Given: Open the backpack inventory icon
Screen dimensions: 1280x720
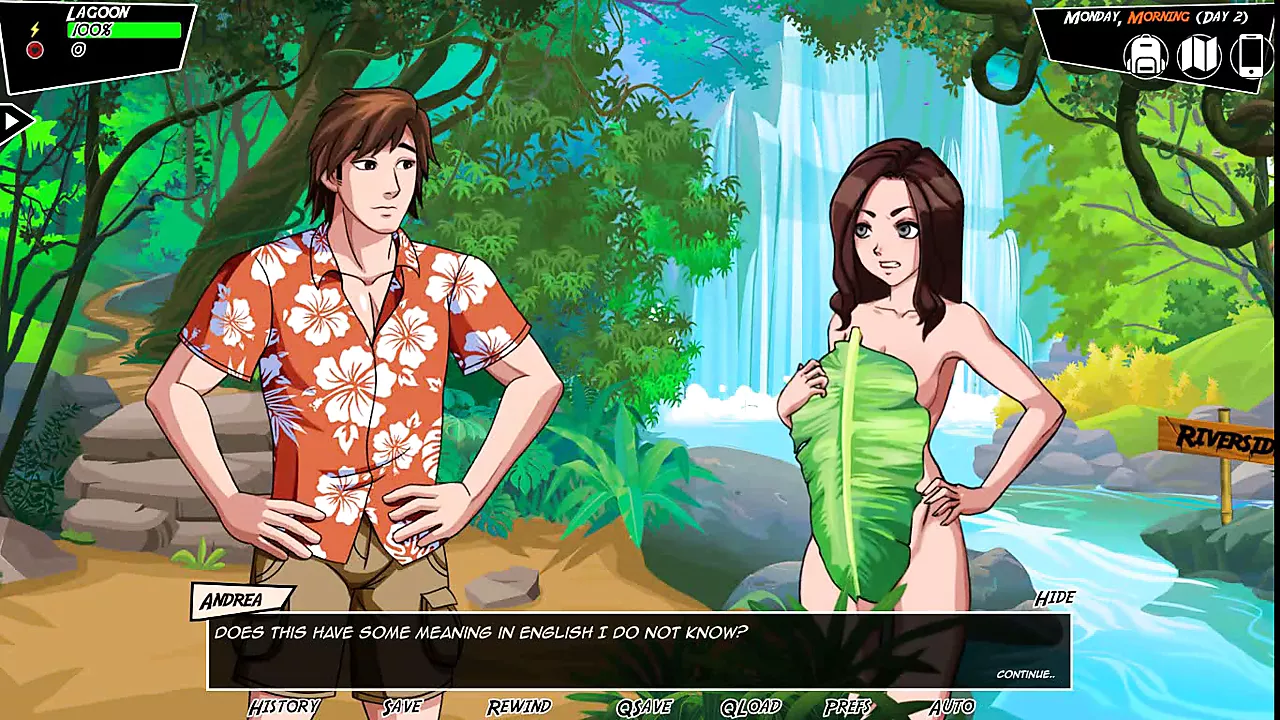Looking at the screenshot, I should pyautogui.click(x=1146, y=55).
